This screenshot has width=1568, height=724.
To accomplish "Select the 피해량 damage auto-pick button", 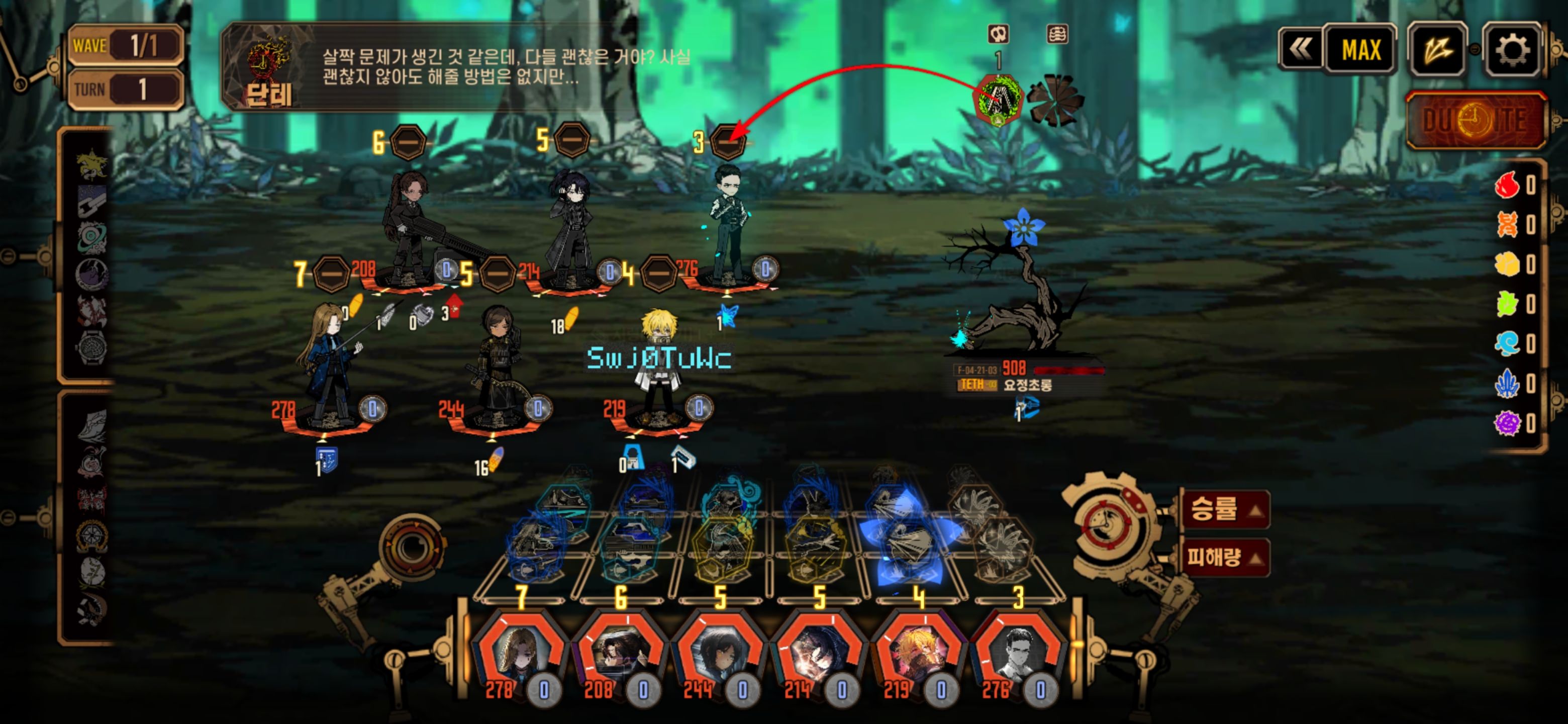I will pyautogui.click(x=1224, y=557).
